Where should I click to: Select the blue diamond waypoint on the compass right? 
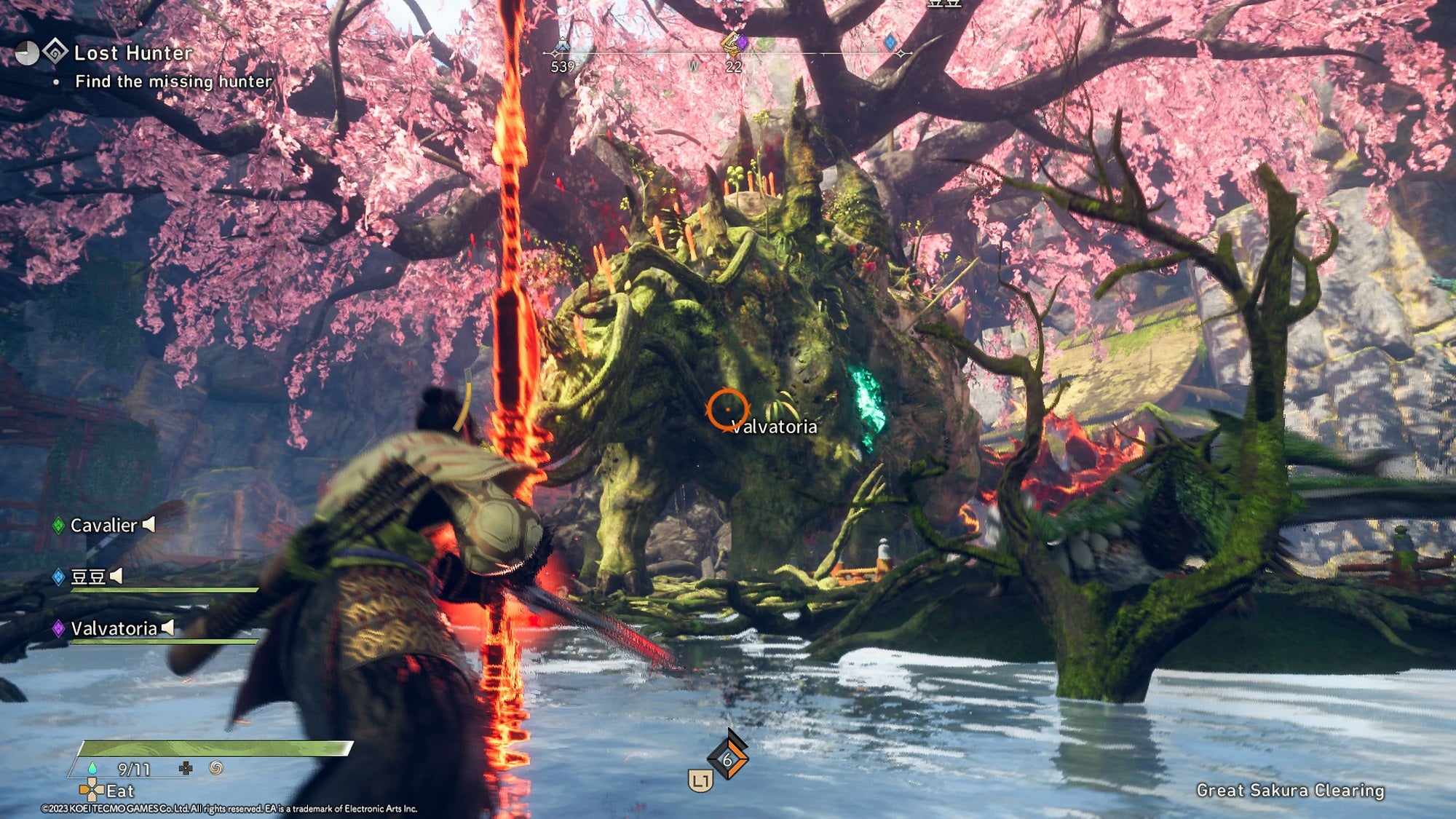891,44
